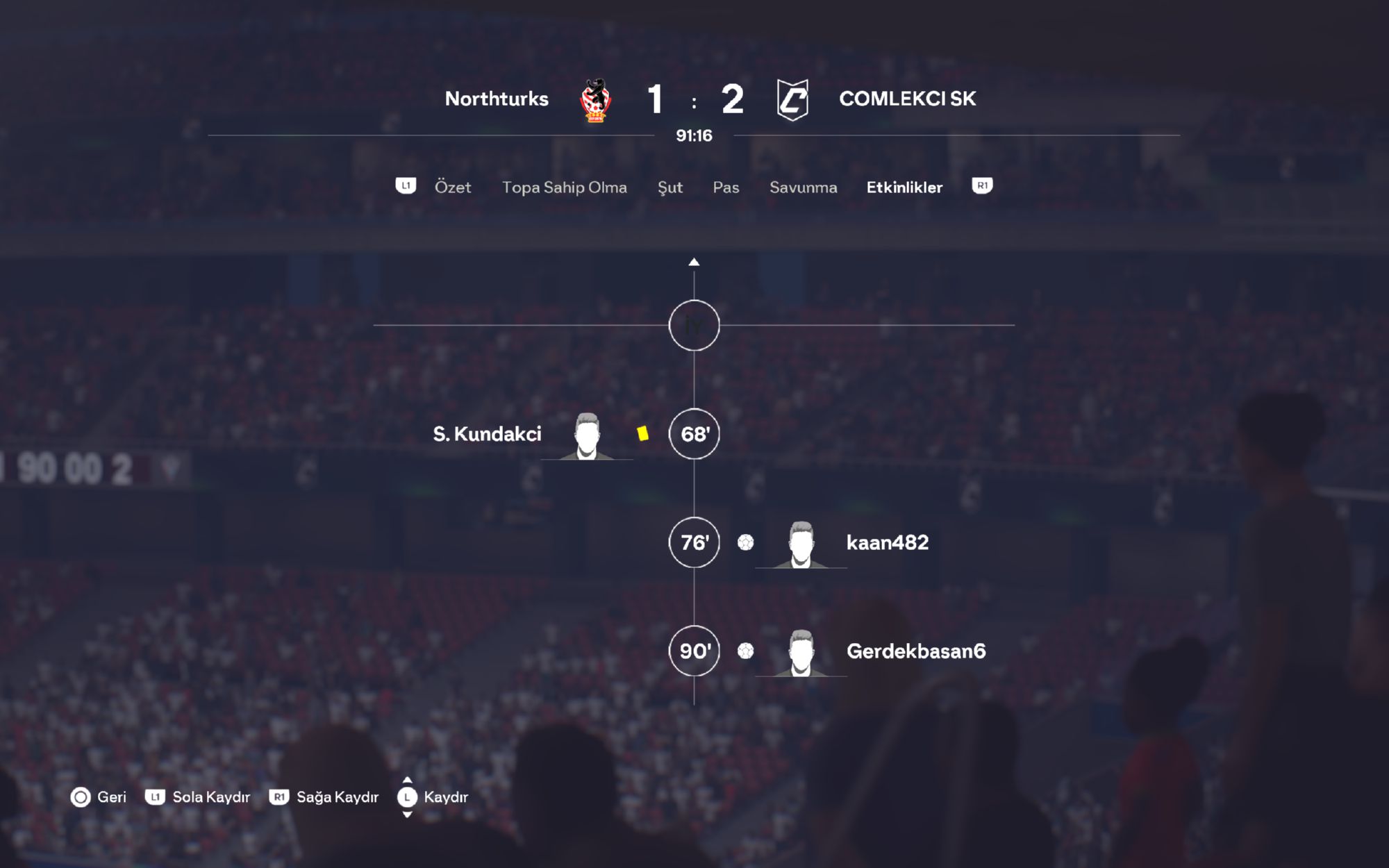
Task: Switch to the Savunma tab
Action: 803,187
